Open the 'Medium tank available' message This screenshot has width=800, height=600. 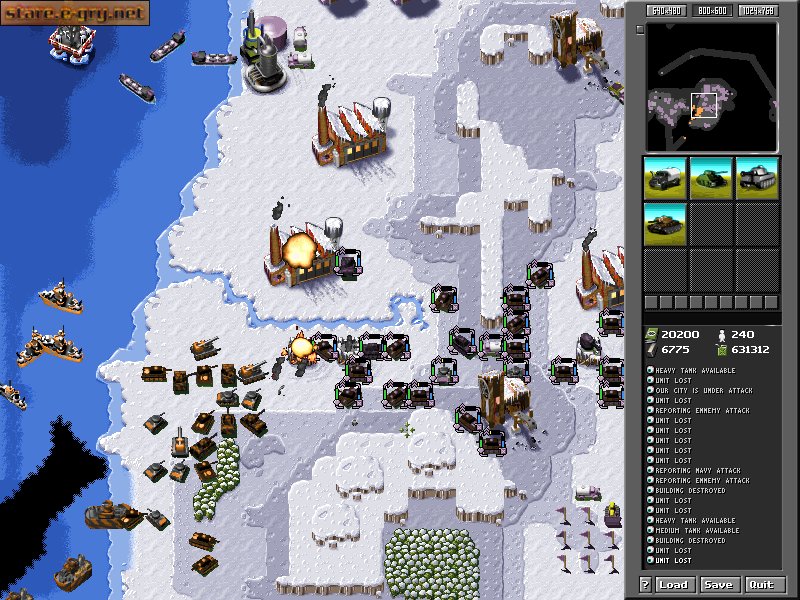tap(699, 531)
